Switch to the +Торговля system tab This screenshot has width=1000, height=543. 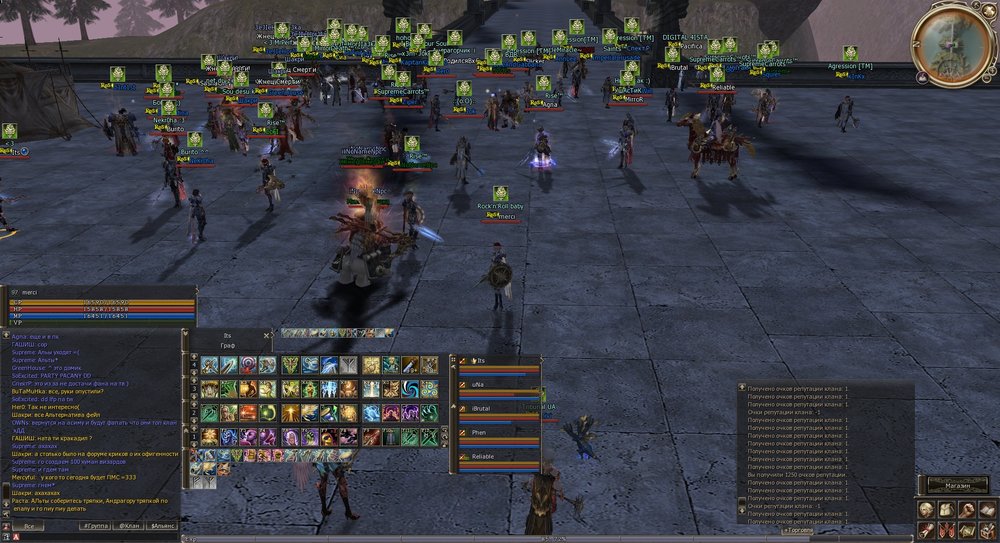click(x=797, y=529)
